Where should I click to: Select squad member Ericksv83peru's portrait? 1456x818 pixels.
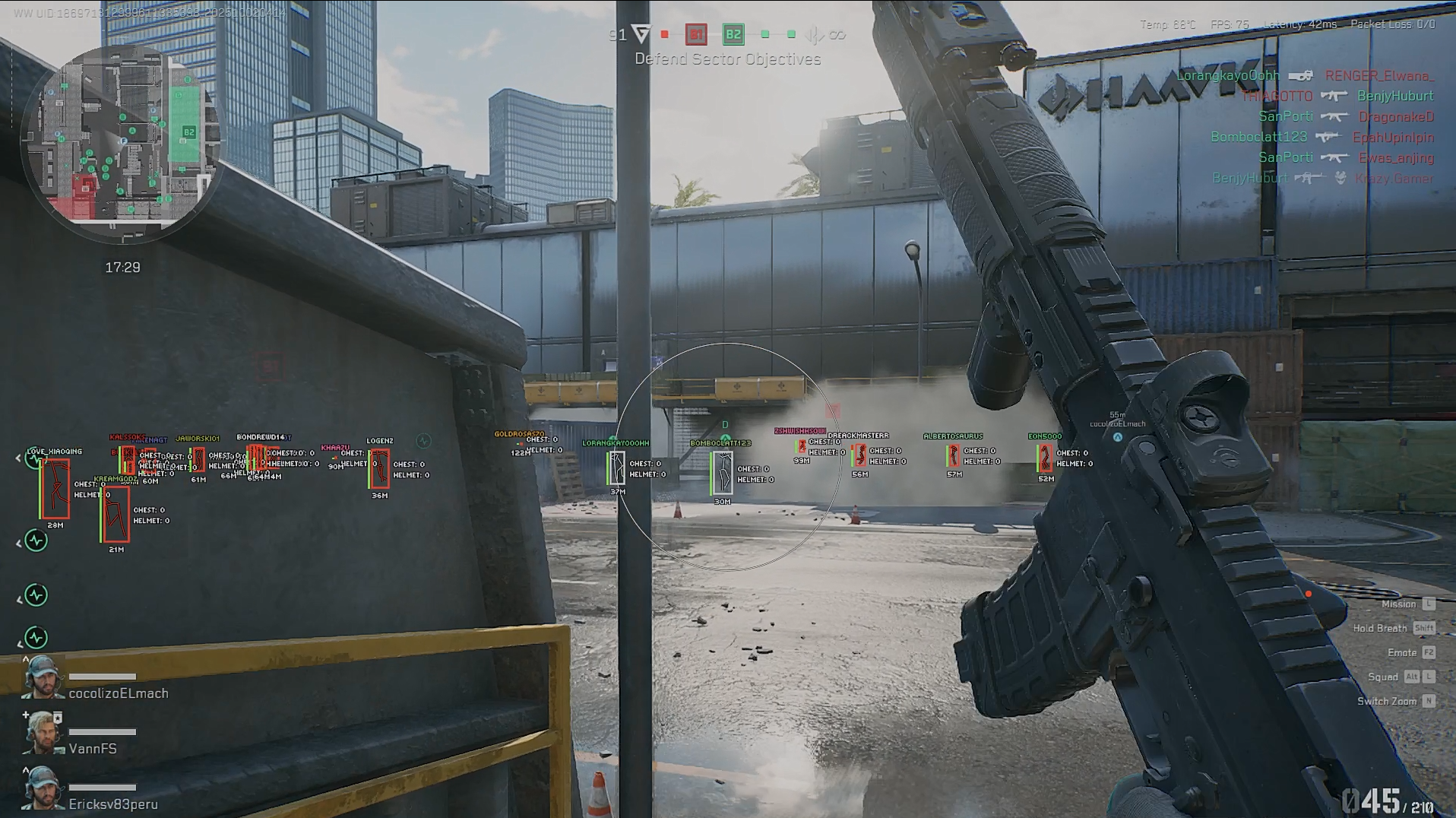click(42, 789)
